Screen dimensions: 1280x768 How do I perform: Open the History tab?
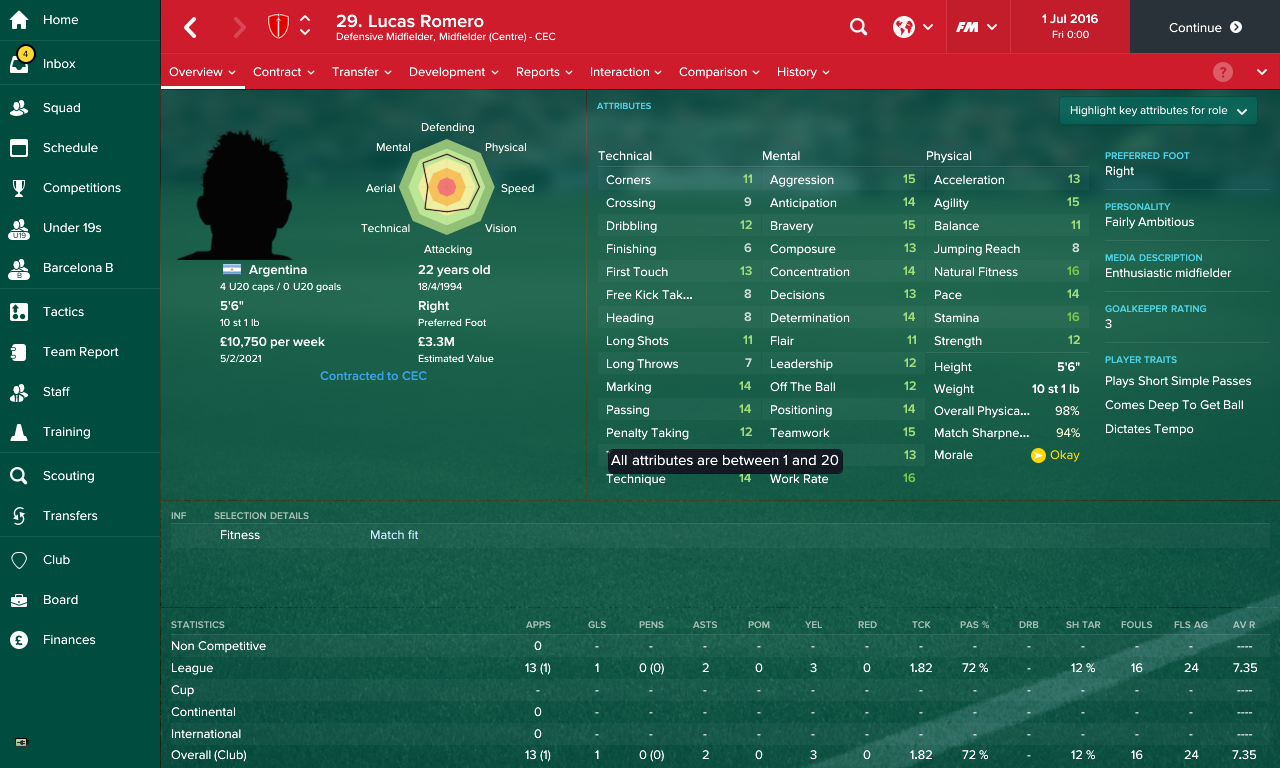(795, 71)
